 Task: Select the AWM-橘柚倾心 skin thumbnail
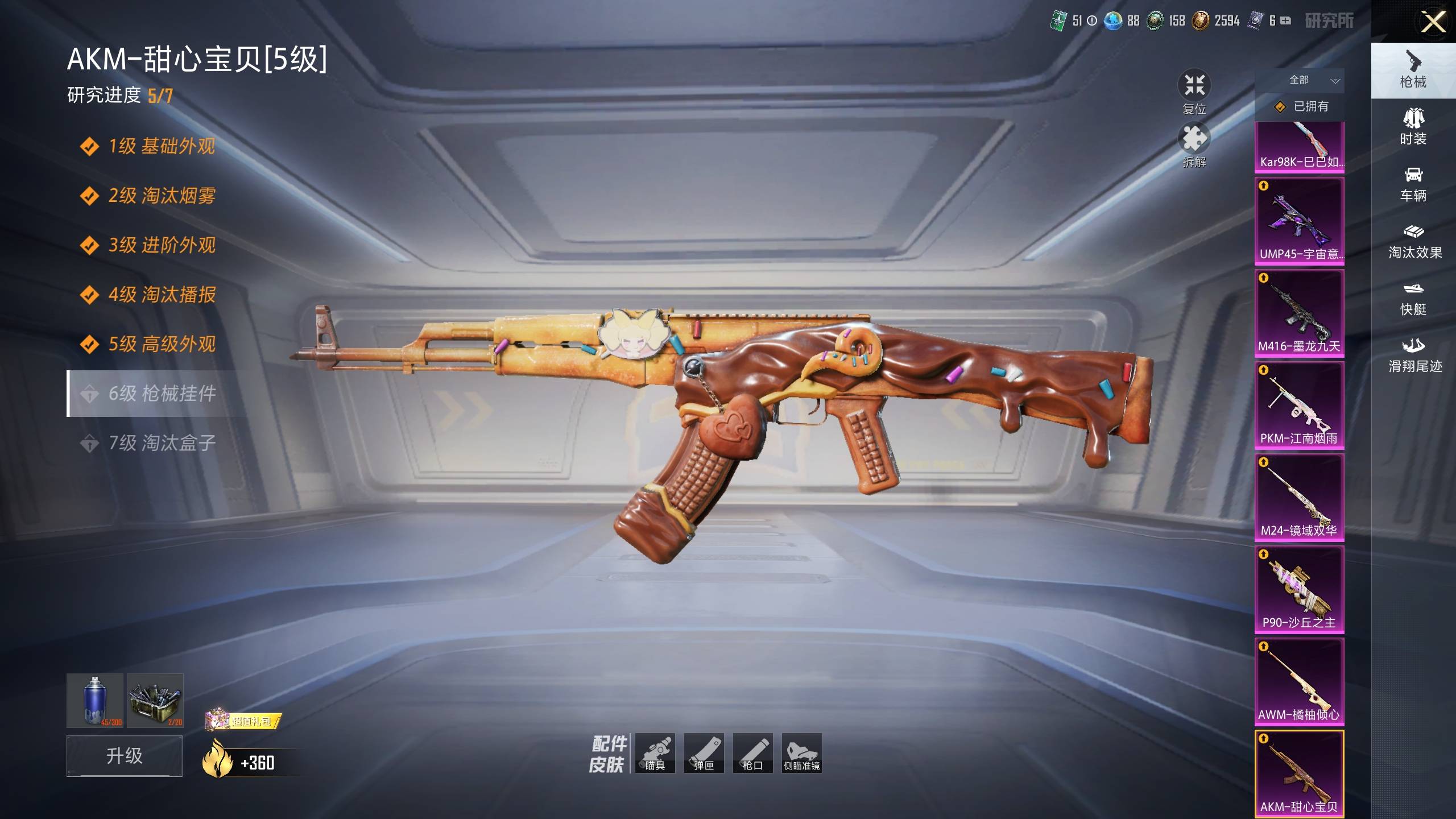click(x=1300, y=682)
